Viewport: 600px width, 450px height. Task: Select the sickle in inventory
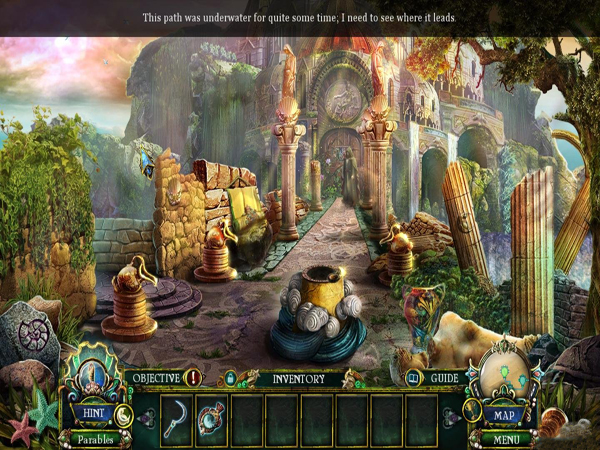178,418
